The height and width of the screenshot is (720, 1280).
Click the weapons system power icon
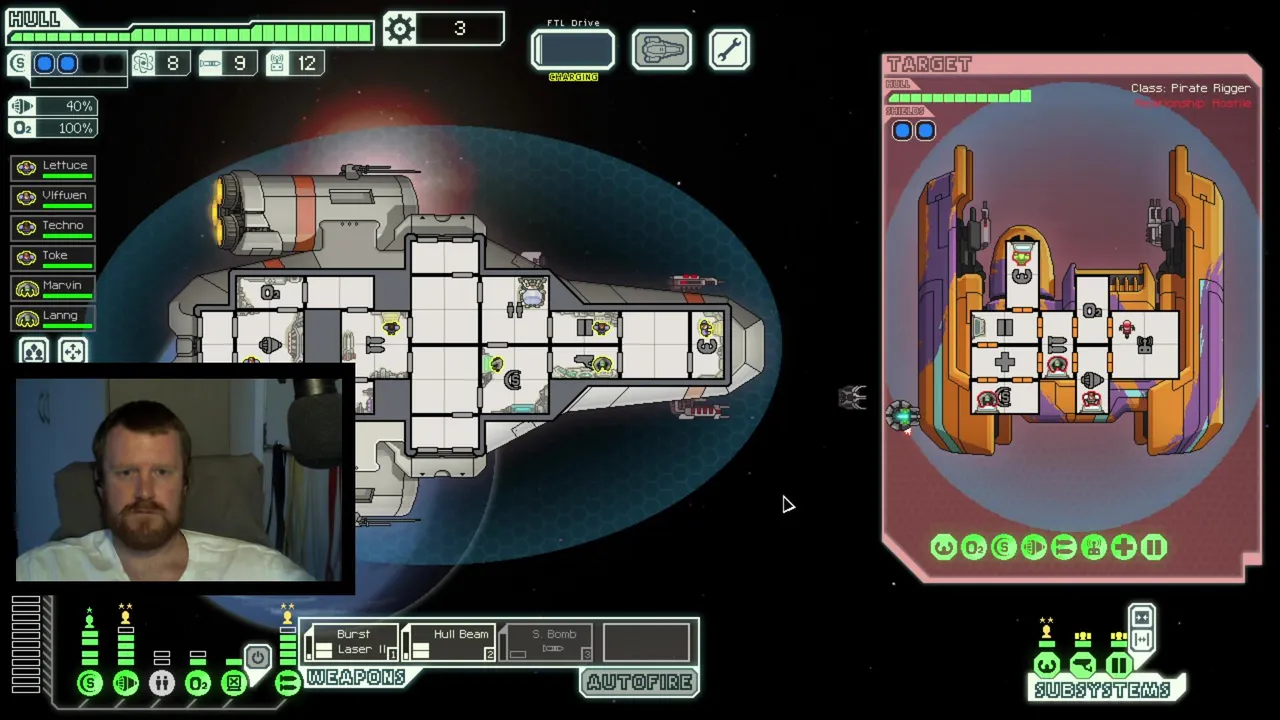click(x=287, y=683)
